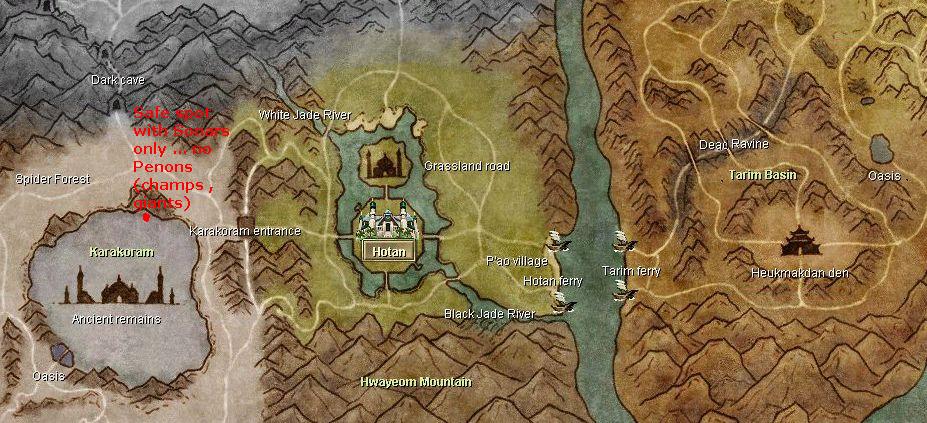
Task: Click the brown palace icon above Hotan
Action: 383,161
